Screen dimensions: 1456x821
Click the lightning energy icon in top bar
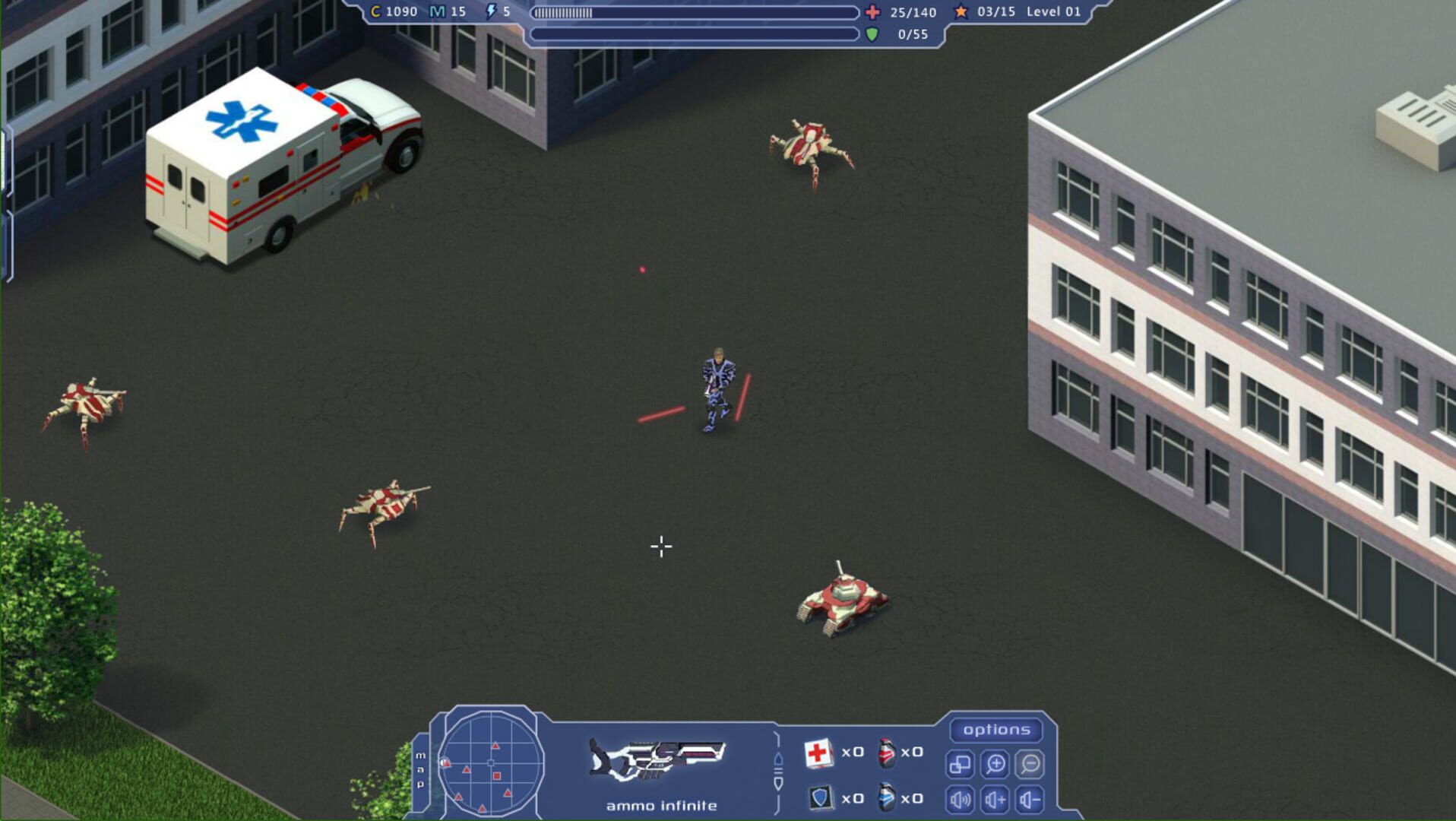click(491, 12)
